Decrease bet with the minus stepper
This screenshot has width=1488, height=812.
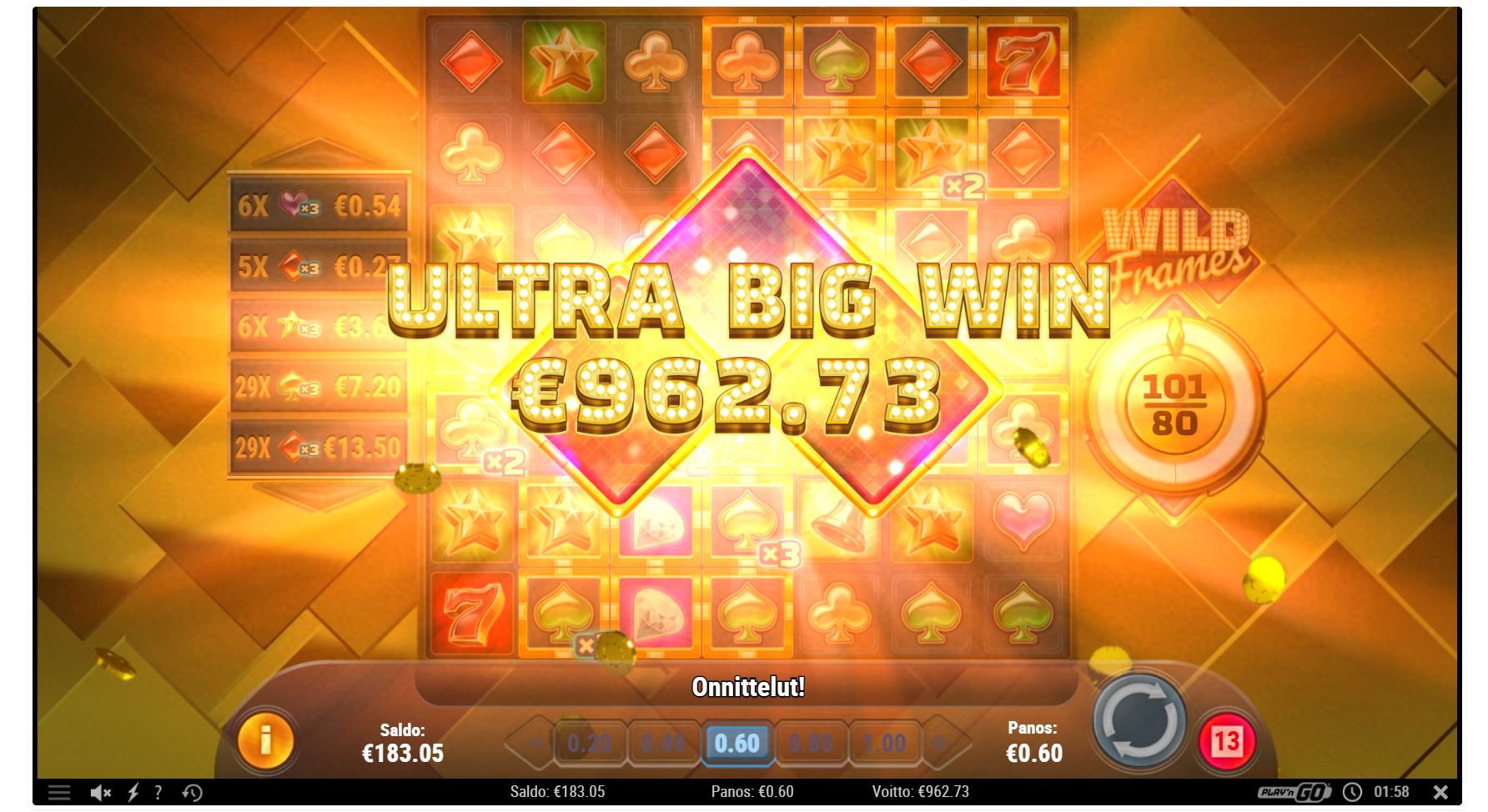pyautogui.click(x=534, y=740)
